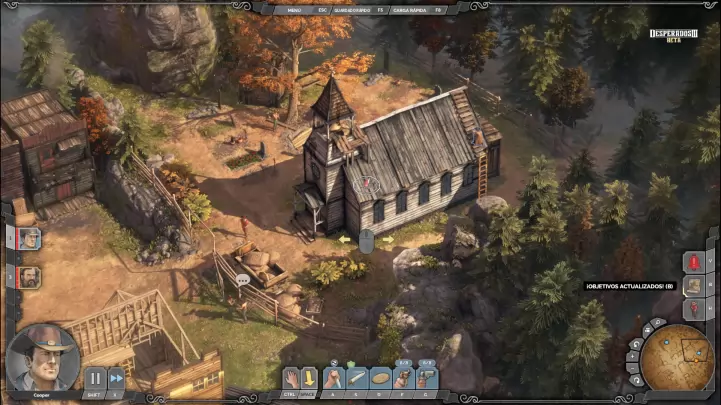Pause the game with the pause button

(x=94, y=378)
